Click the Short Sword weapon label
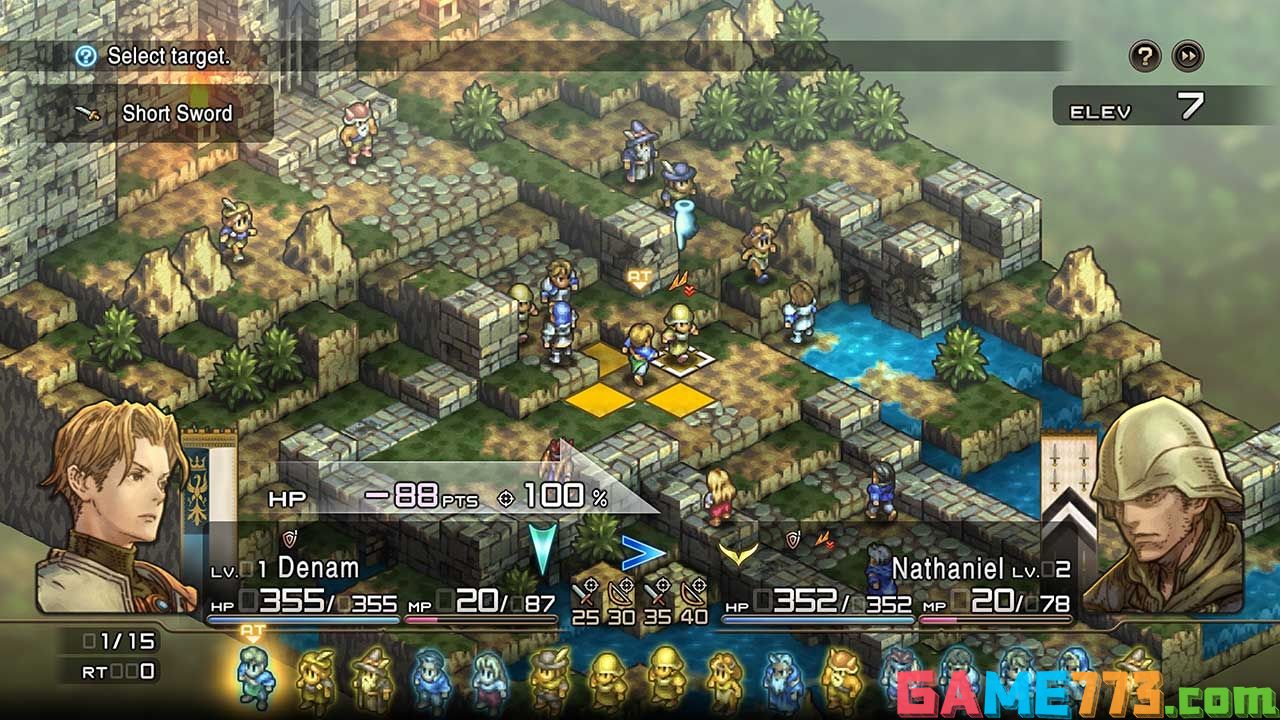The height and width of the screenshot is (720, 1280). (176, 113)
